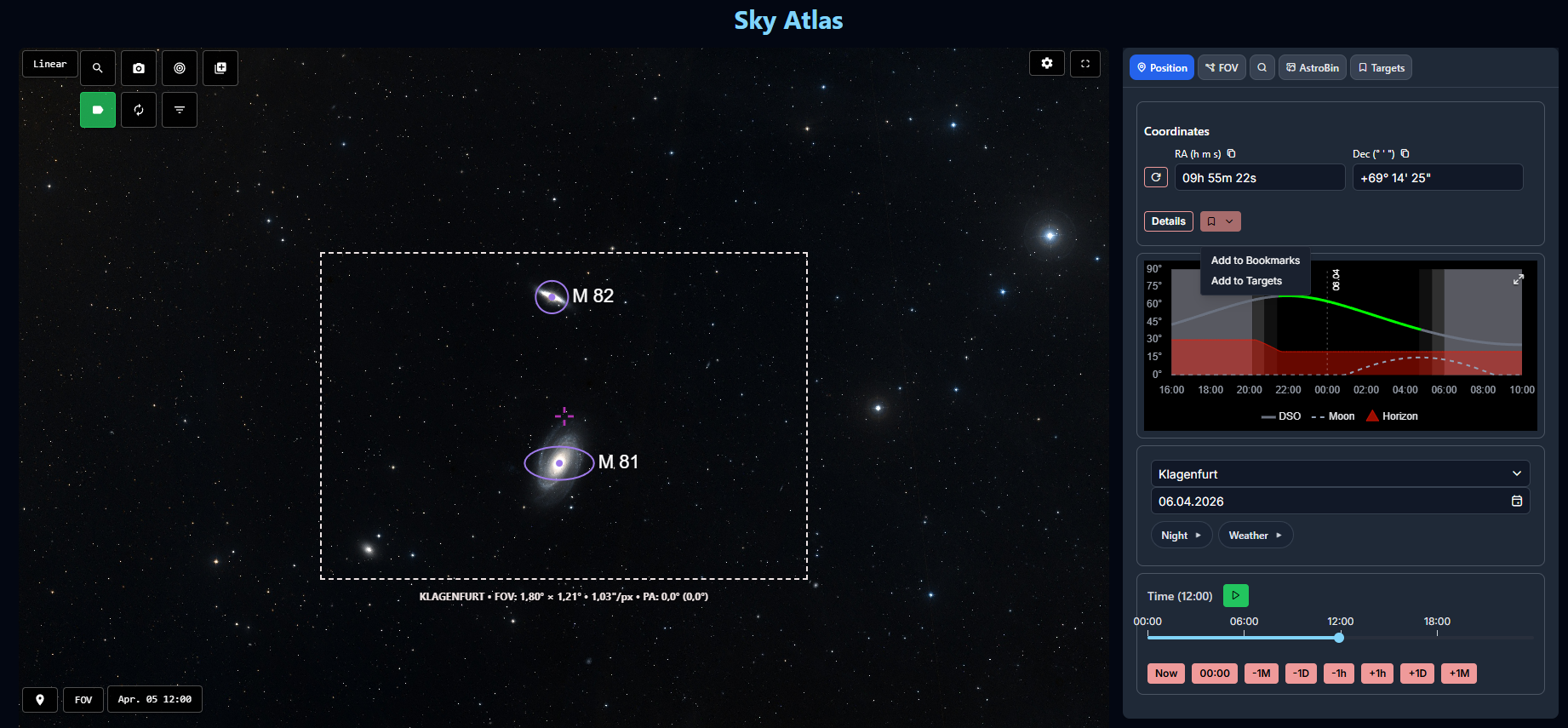This screenshot has height=728, width=1568.
Task: Click the Details button under Coordinates
Action: [x=1168, y=221]
